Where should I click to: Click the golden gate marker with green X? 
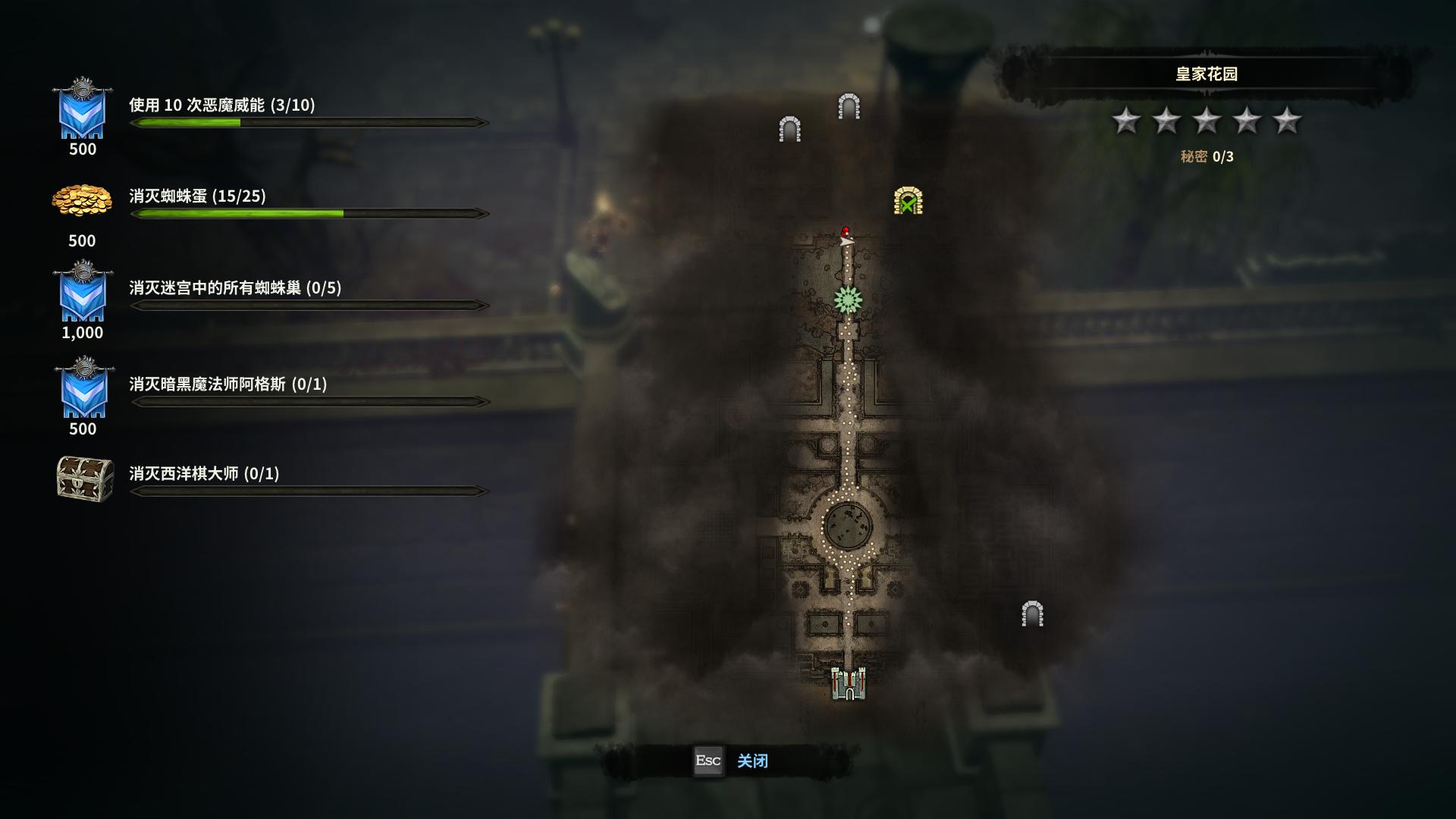[908, 201]
